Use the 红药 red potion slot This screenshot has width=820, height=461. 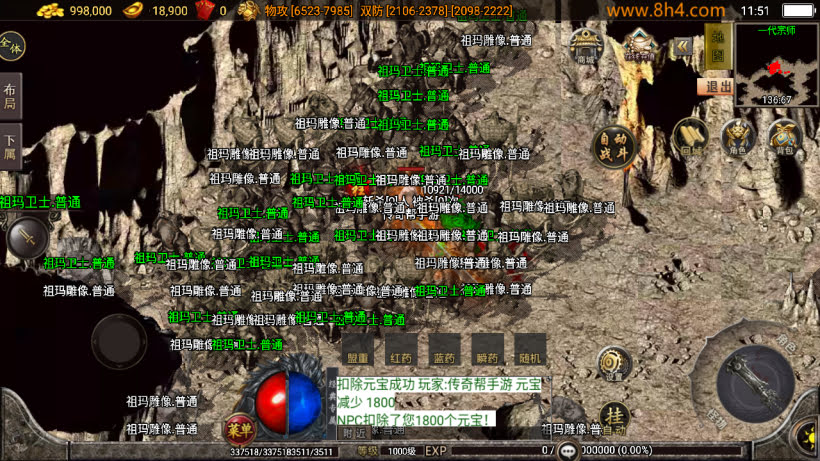pos(401,350)
